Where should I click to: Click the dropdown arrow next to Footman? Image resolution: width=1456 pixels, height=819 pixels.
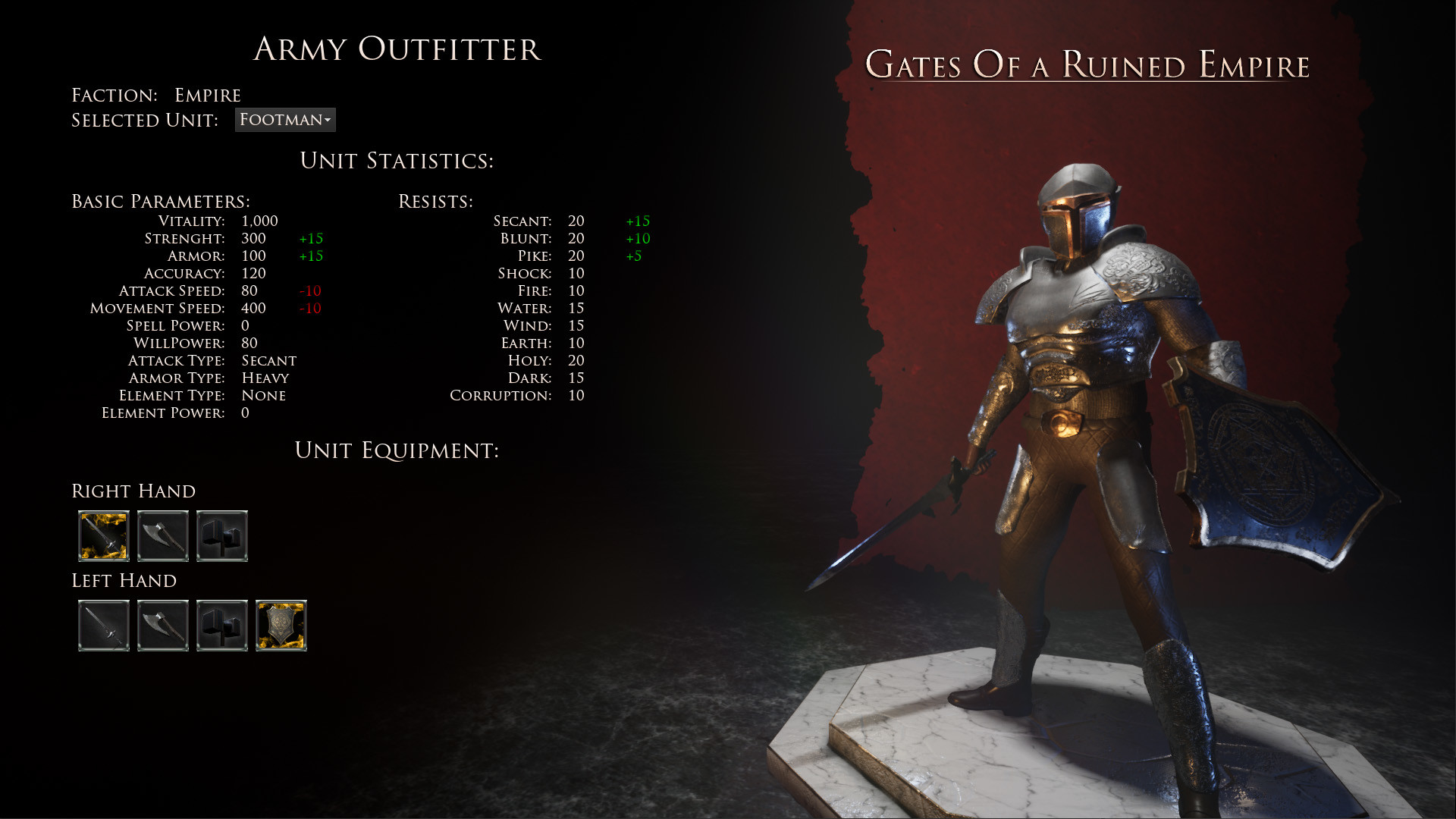click(x=328, y=120)
